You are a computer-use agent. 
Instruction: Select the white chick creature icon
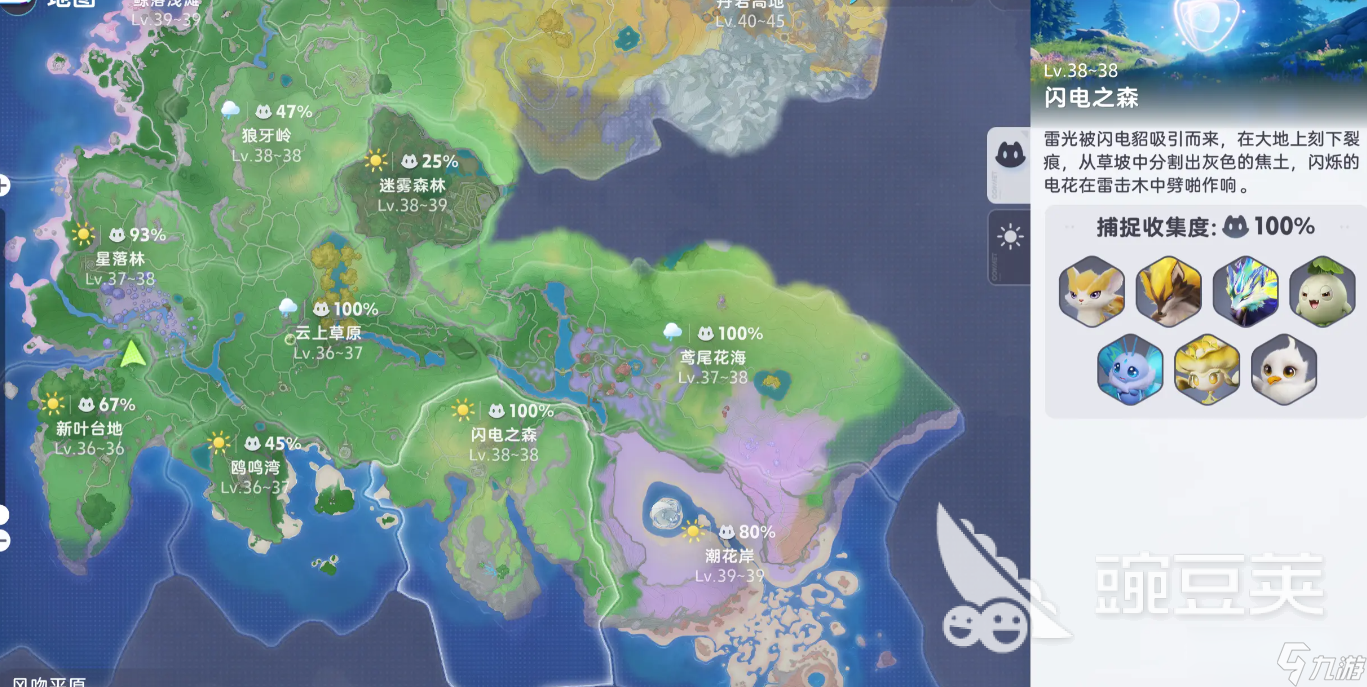[1283, 368]
